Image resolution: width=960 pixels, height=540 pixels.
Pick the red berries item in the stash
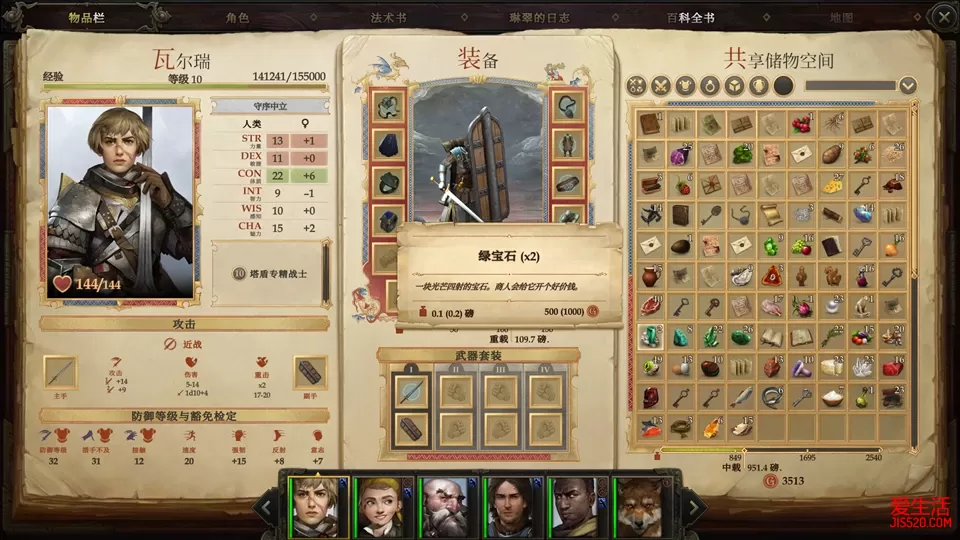pyautogui.click(x=801, y=124)
